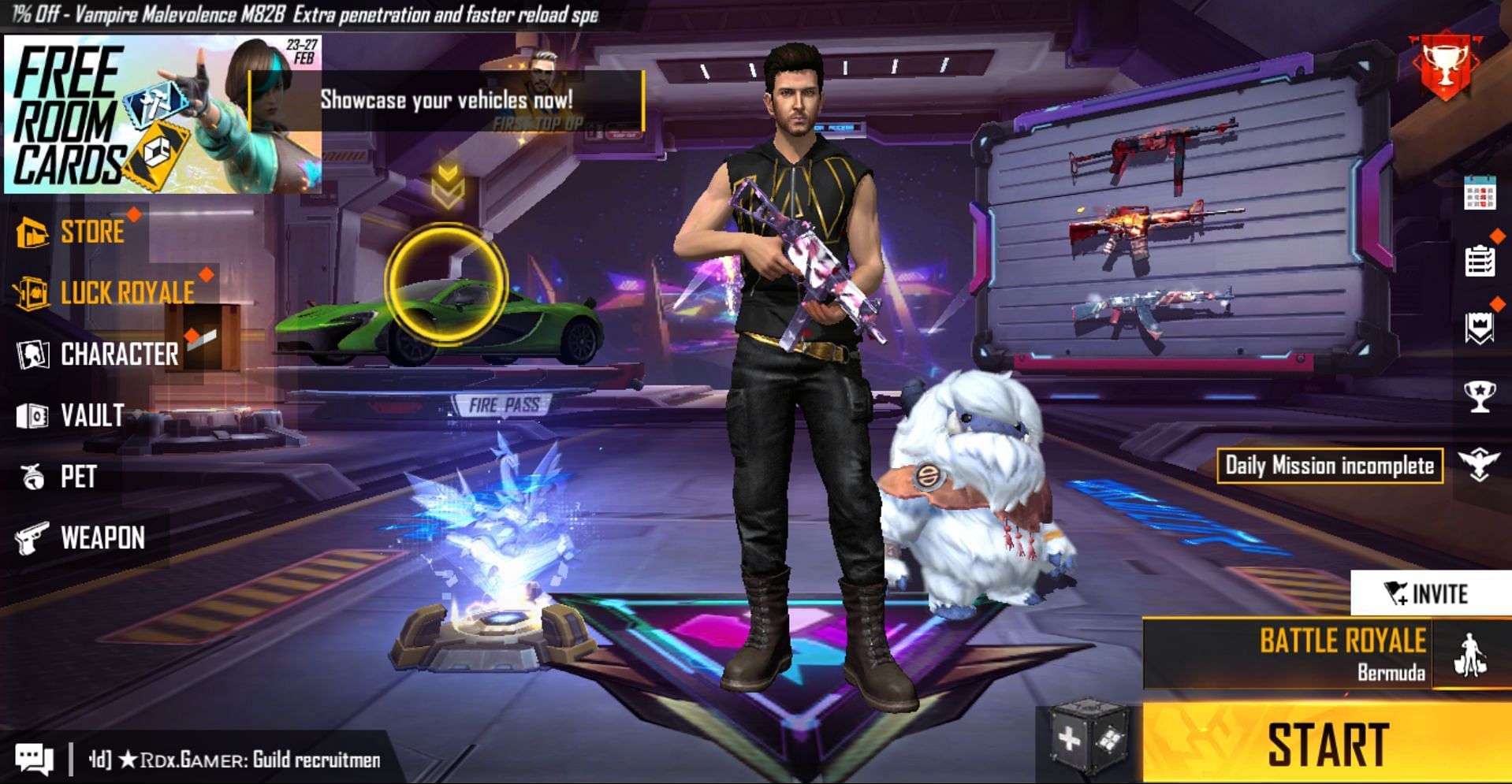Select the green sports car showcase
Image resolution: width=1512 pixels, height=784 pixels.
pos(441,315)
